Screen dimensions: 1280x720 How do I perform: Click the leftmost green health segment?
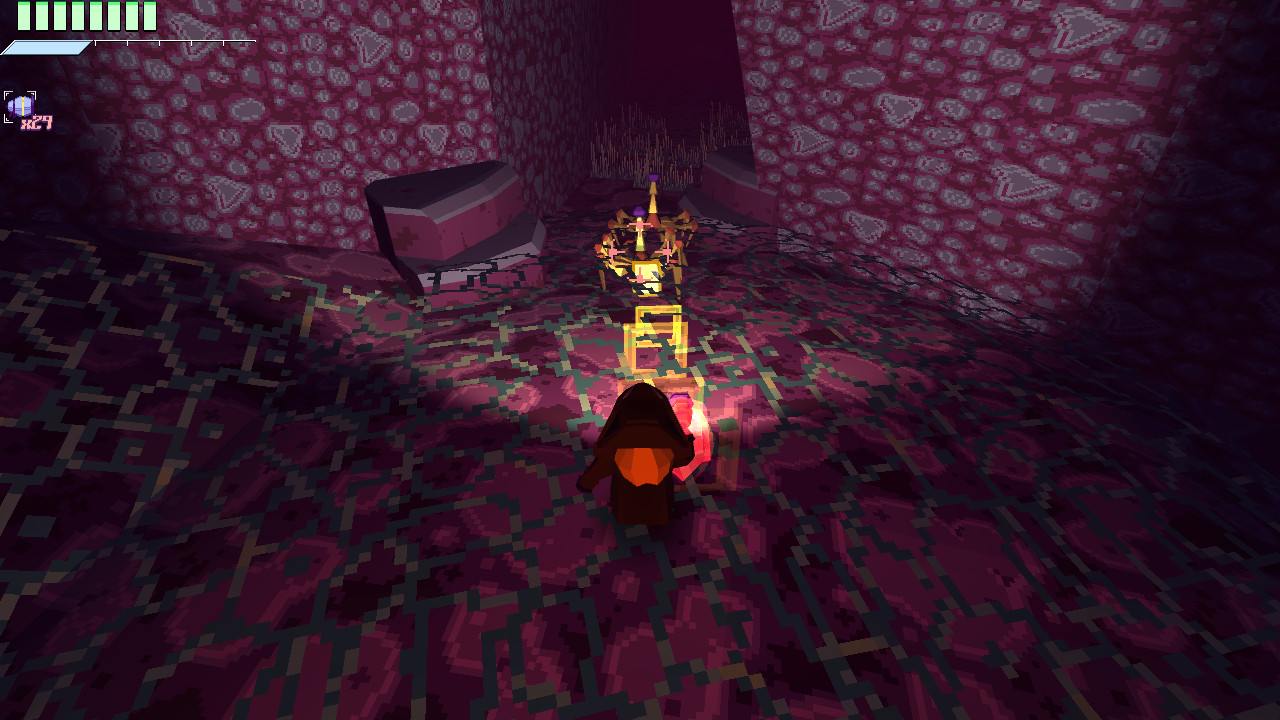[23, 16]
